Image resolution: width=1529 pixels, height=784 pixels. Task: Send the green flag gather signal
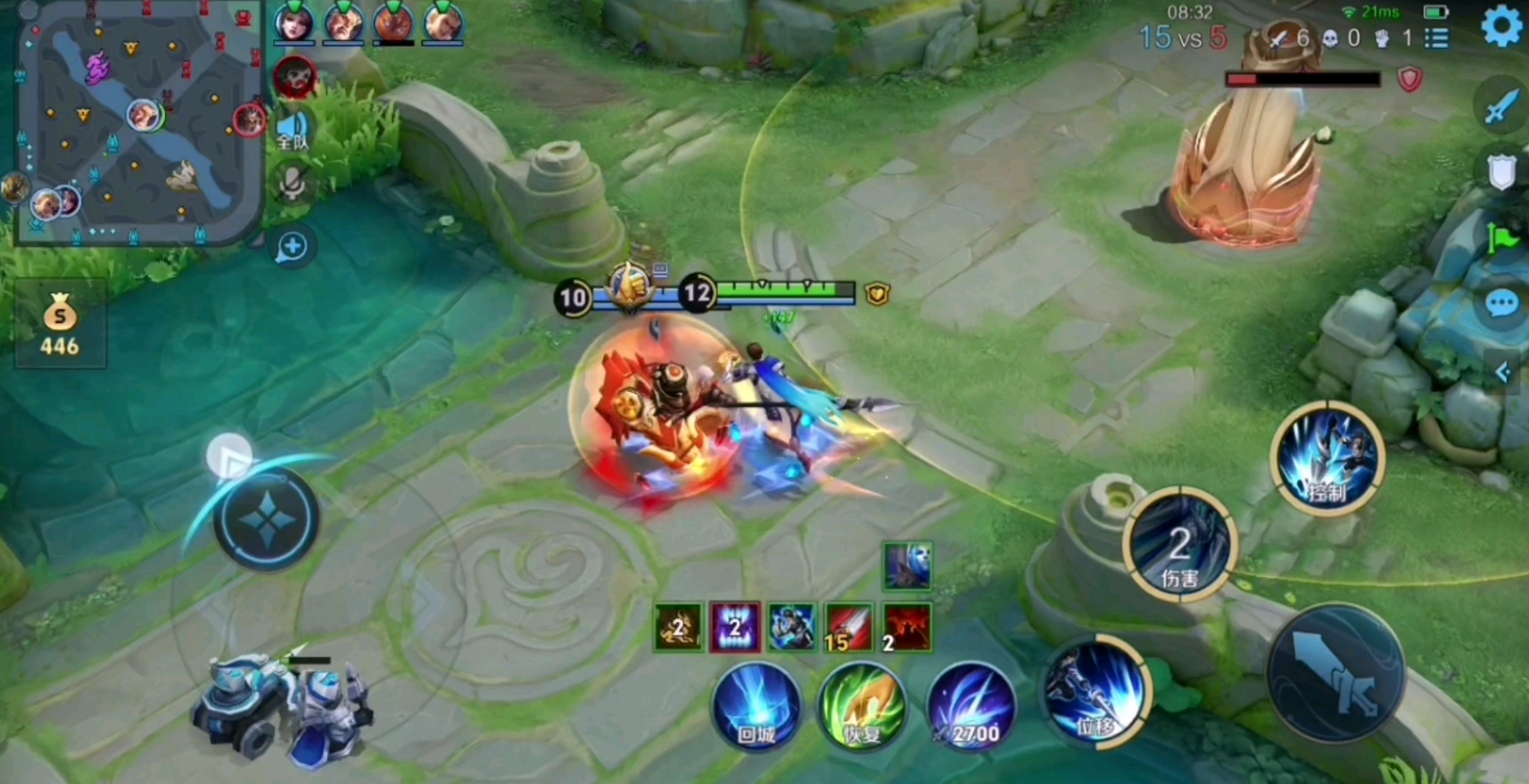tap(1502, 238)
